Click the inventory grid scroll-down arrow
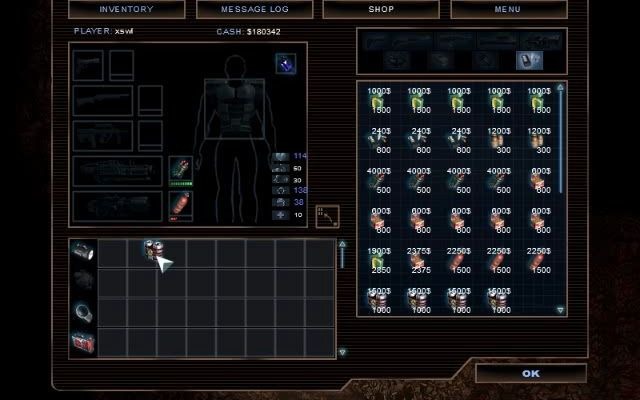The image size is (640, 400). coord(342,352)
